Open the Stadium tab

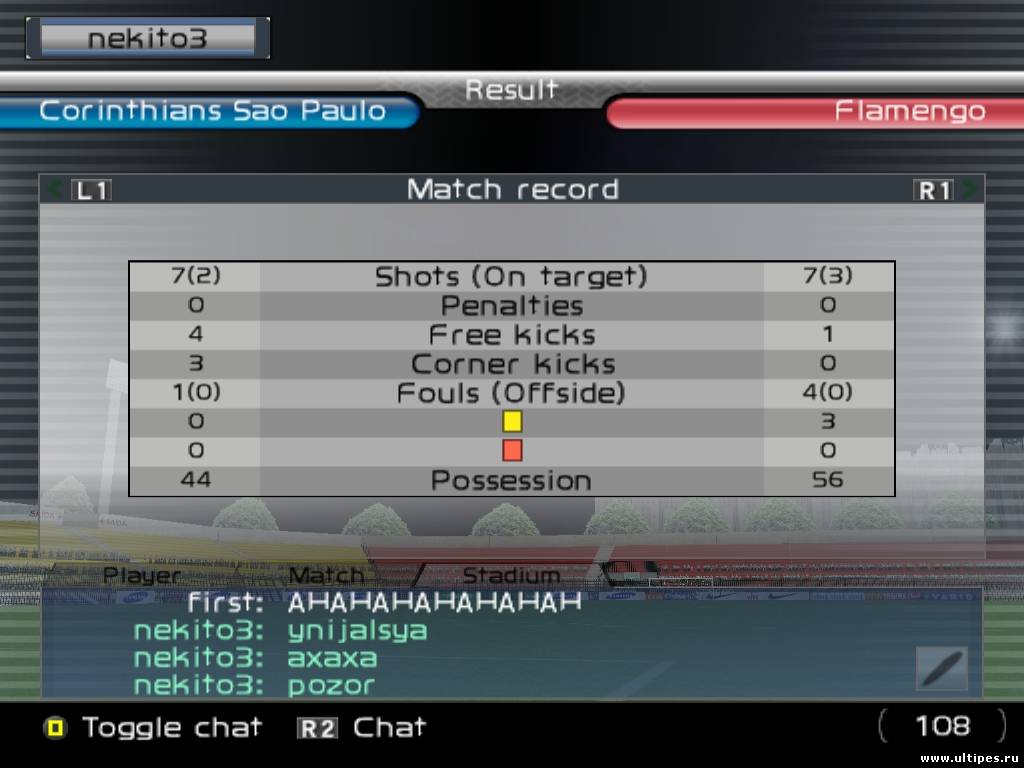[x=511, y=576]
